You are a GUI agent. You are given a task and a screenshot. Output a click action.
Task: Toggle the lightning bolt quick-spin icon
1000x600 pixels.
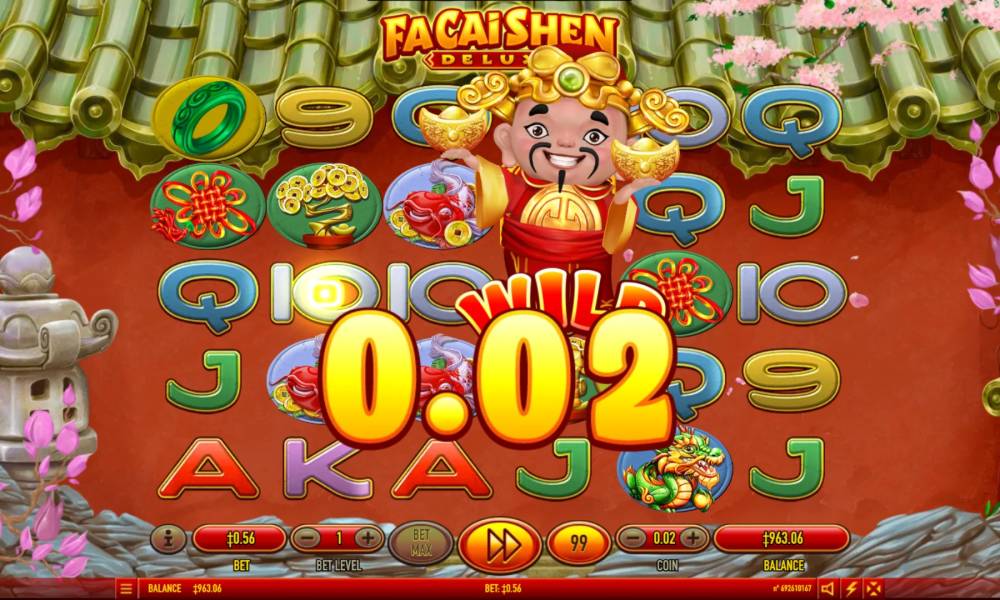tap(851, 589)
